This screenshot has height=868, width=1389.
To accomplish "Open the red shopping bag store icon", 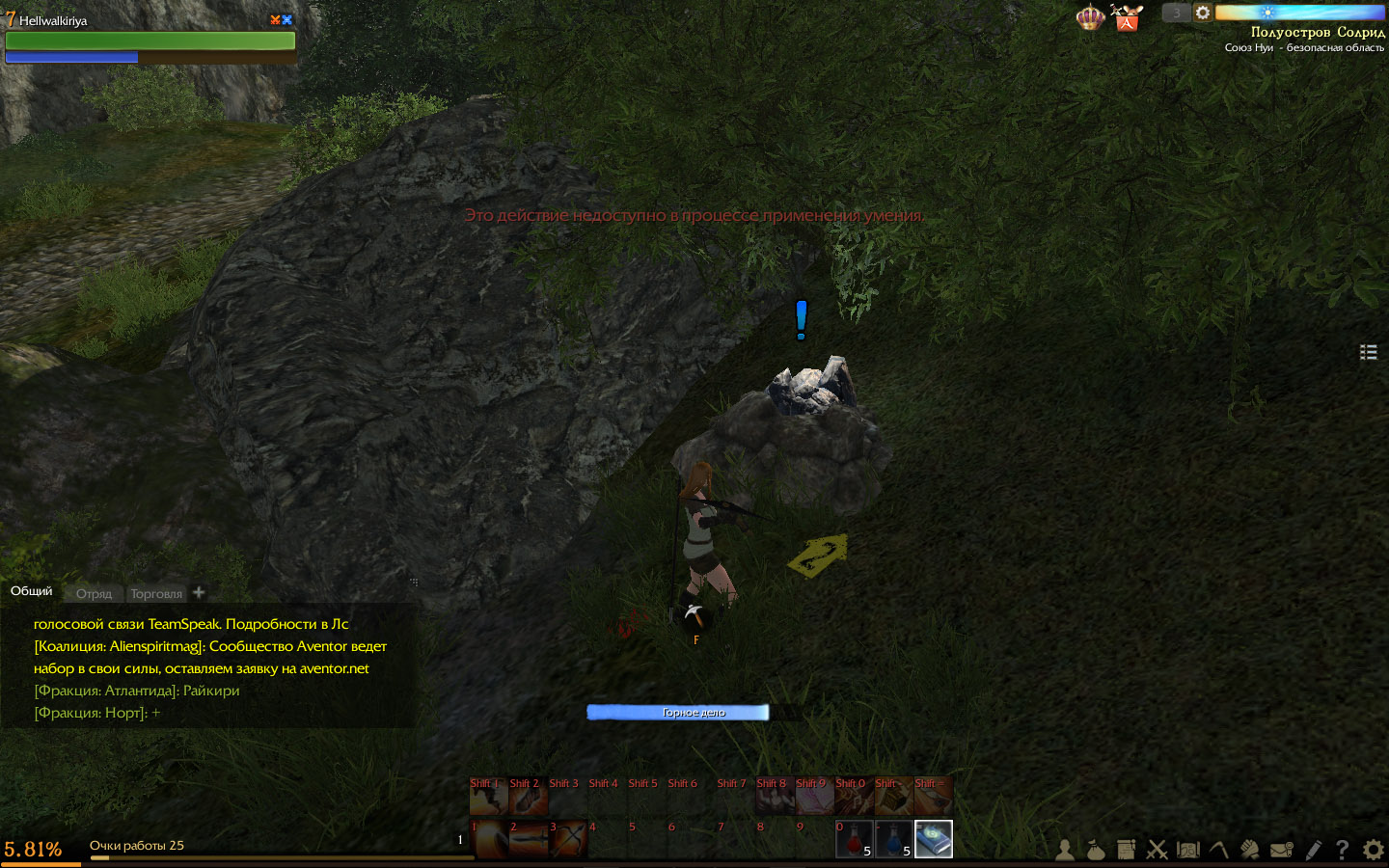I will 1127,18.
